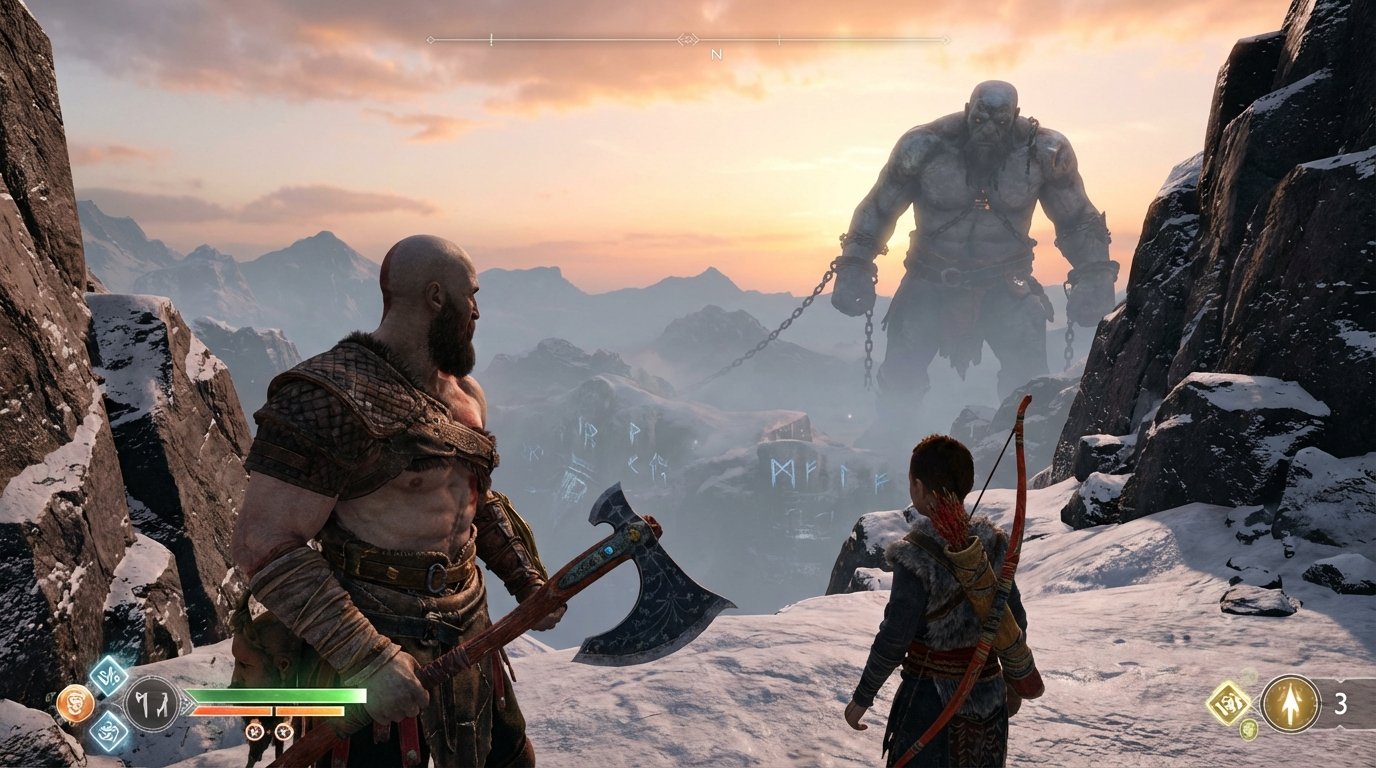Click the first orb icon below the health bar
Screen dimensions: 1376x768
tap(254, 733)
